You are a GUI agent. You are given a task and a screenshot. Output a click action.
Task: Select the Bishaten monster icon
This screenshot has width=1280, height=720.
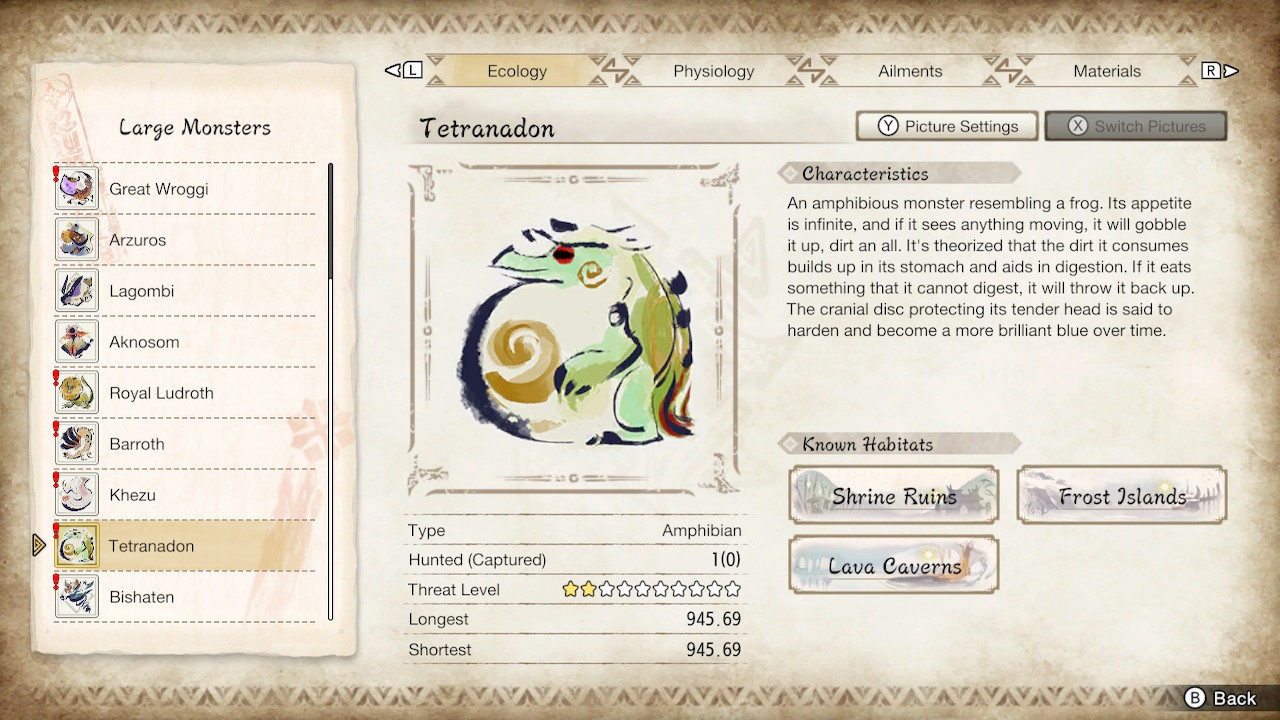pos(76,596)
